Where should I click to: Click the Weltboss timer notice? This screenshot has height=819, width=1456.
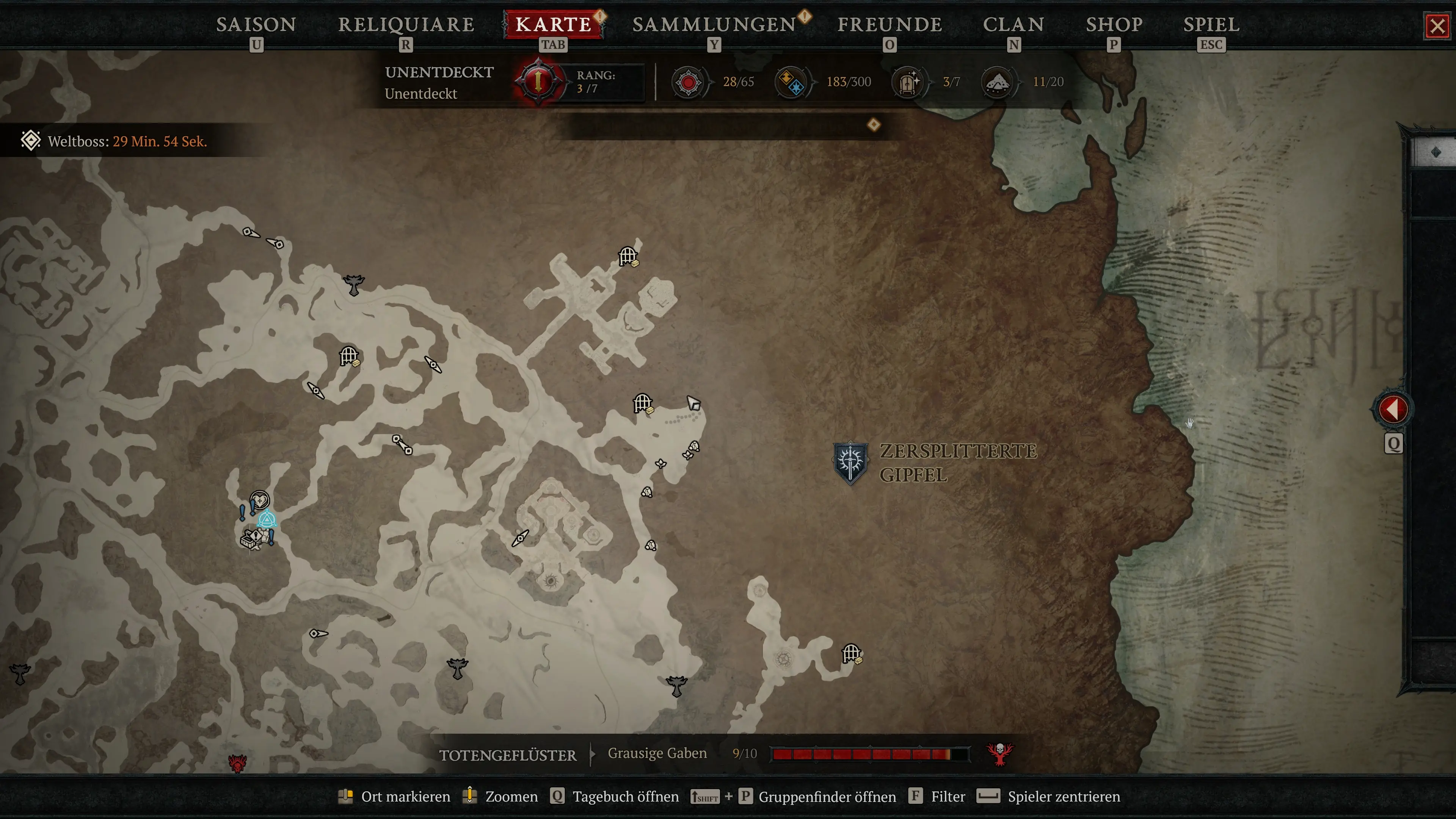point(127,141)
